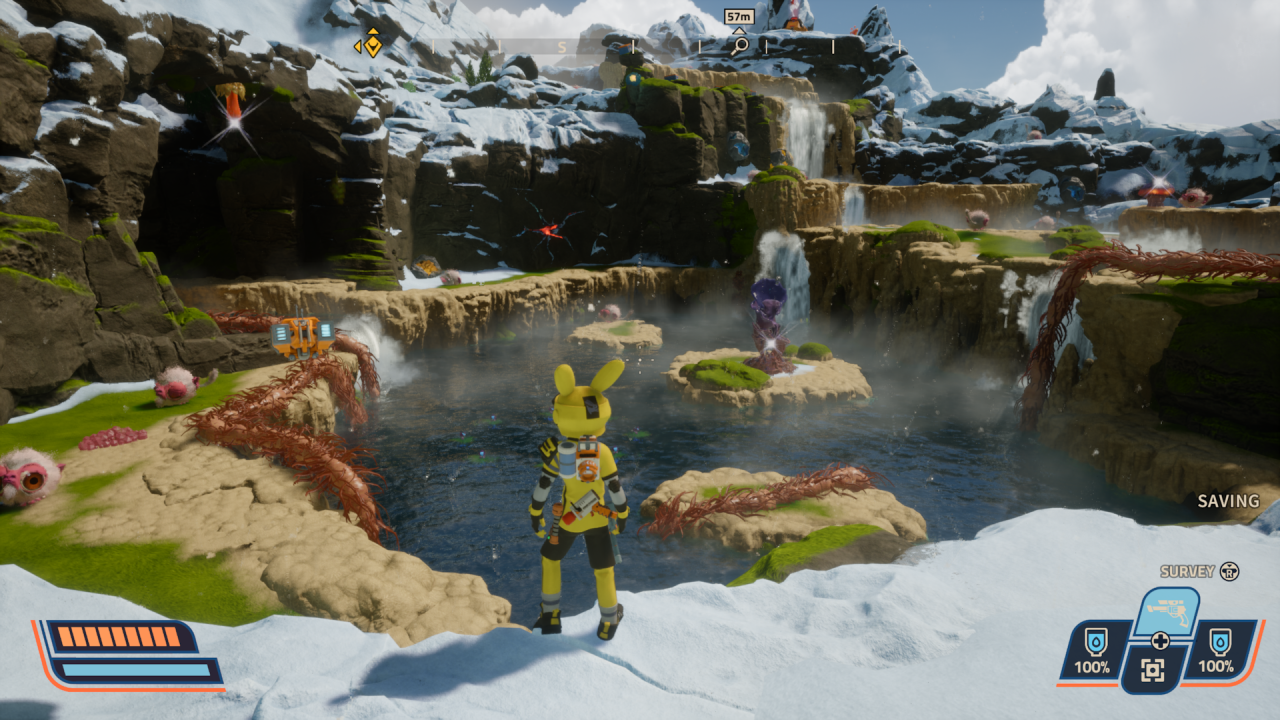Select the pistol weapon slot

pyautogui.click(x=1166, y=610)
